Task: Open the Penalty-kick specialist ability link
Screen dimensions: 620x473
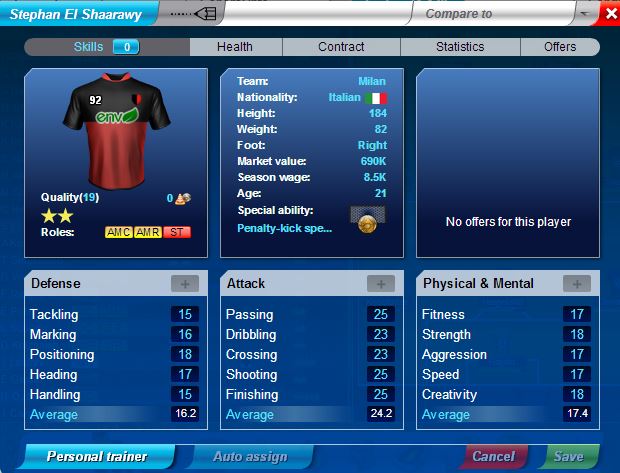Action: pos(284,228)
